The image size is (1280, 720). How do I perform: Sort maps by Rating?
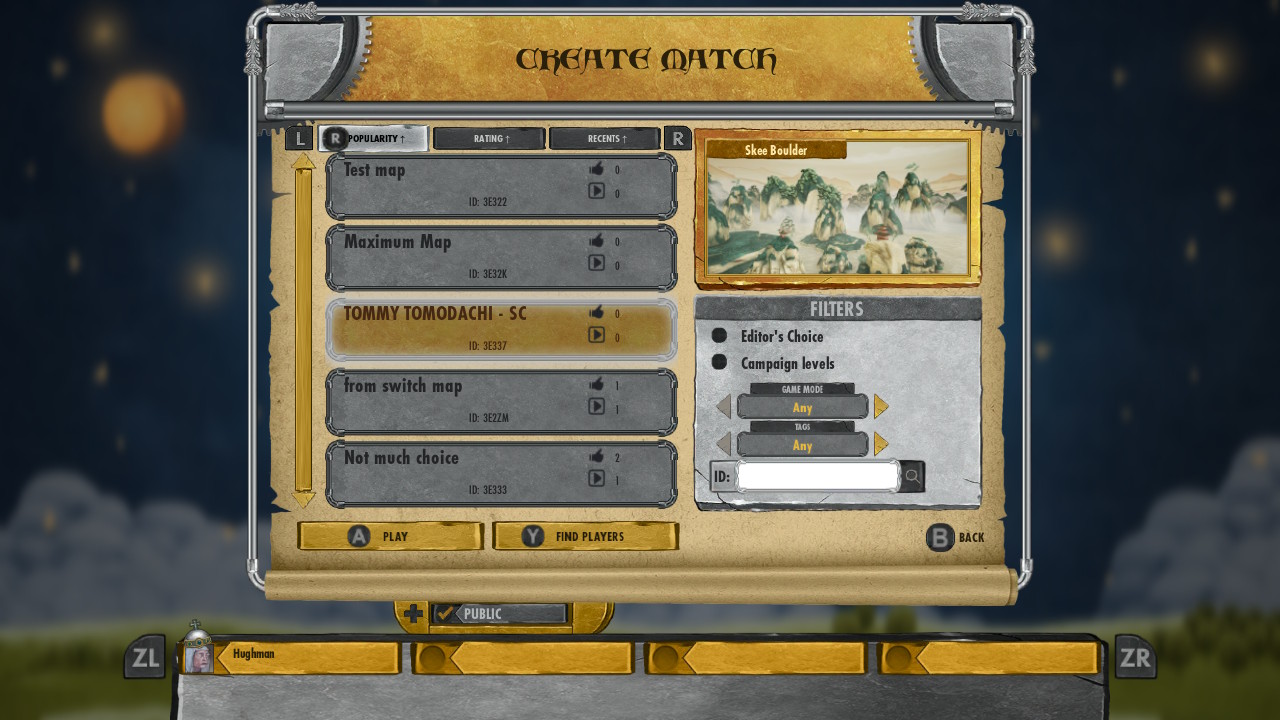(490, 138)
